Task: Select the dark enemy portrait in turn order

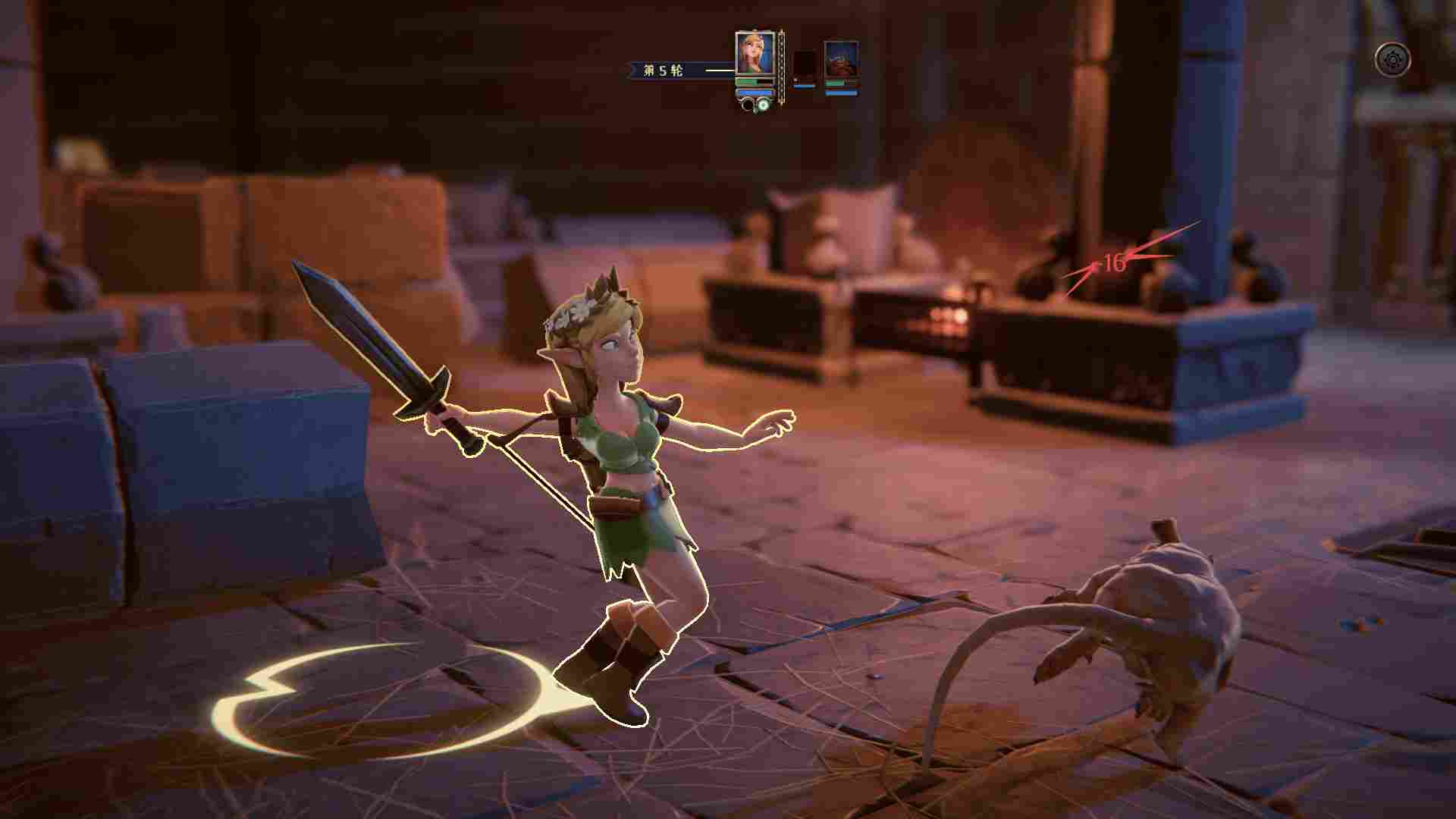Action: 805,65
